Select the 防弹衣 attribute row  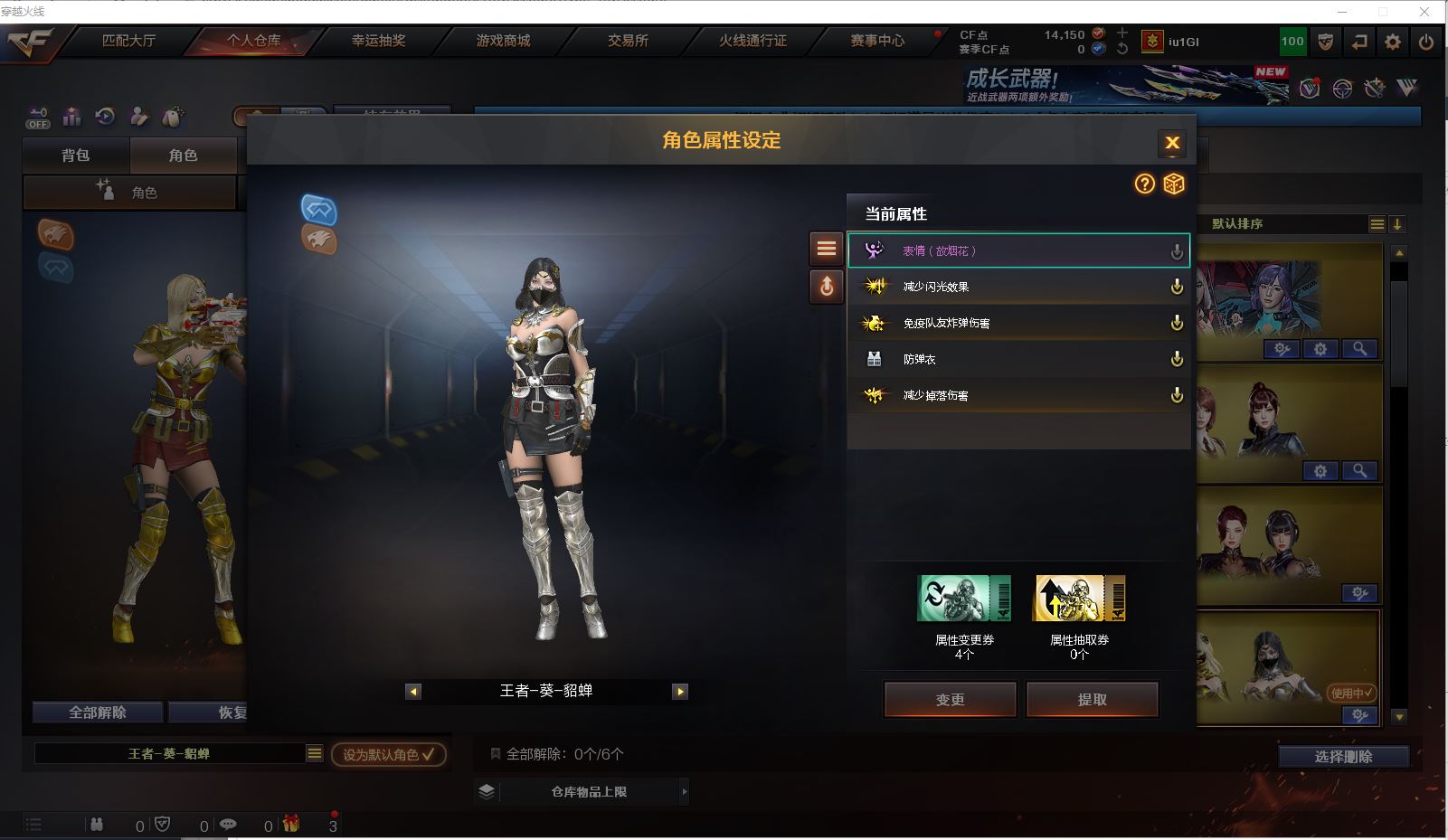[x=1017, y=359]
